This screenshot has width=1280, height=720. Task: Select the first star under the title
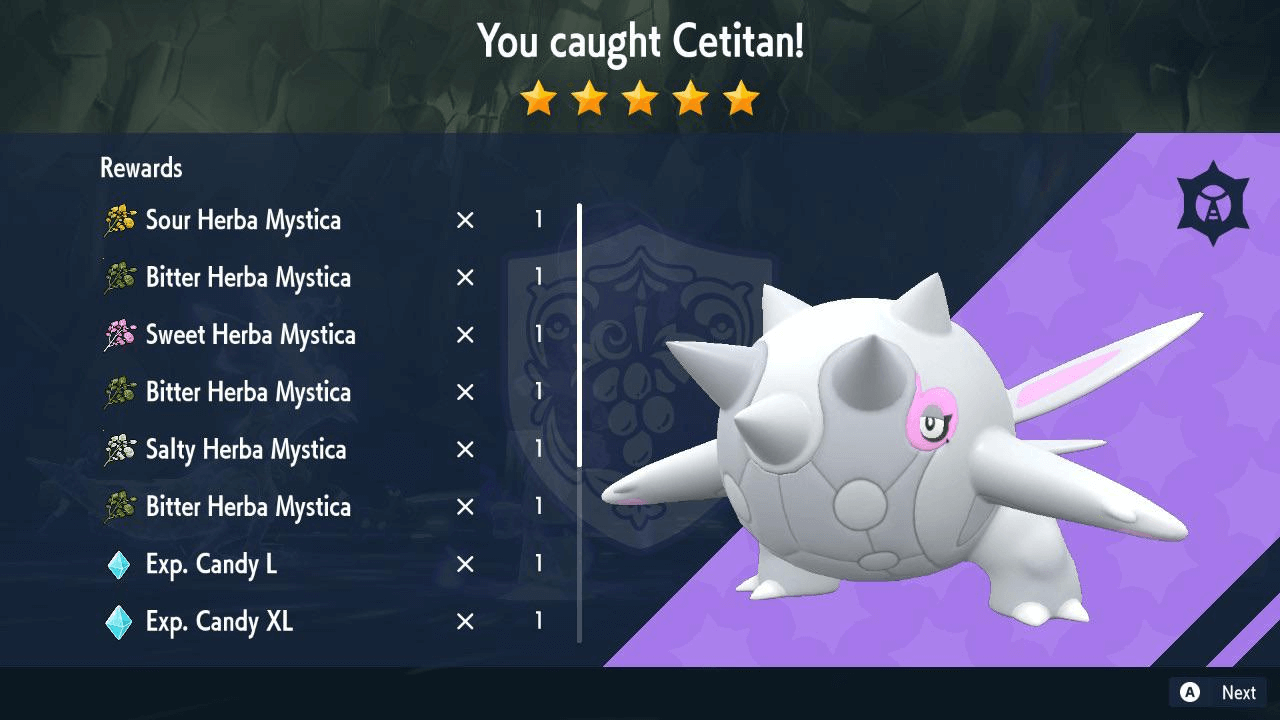click(x=538, y=98)
